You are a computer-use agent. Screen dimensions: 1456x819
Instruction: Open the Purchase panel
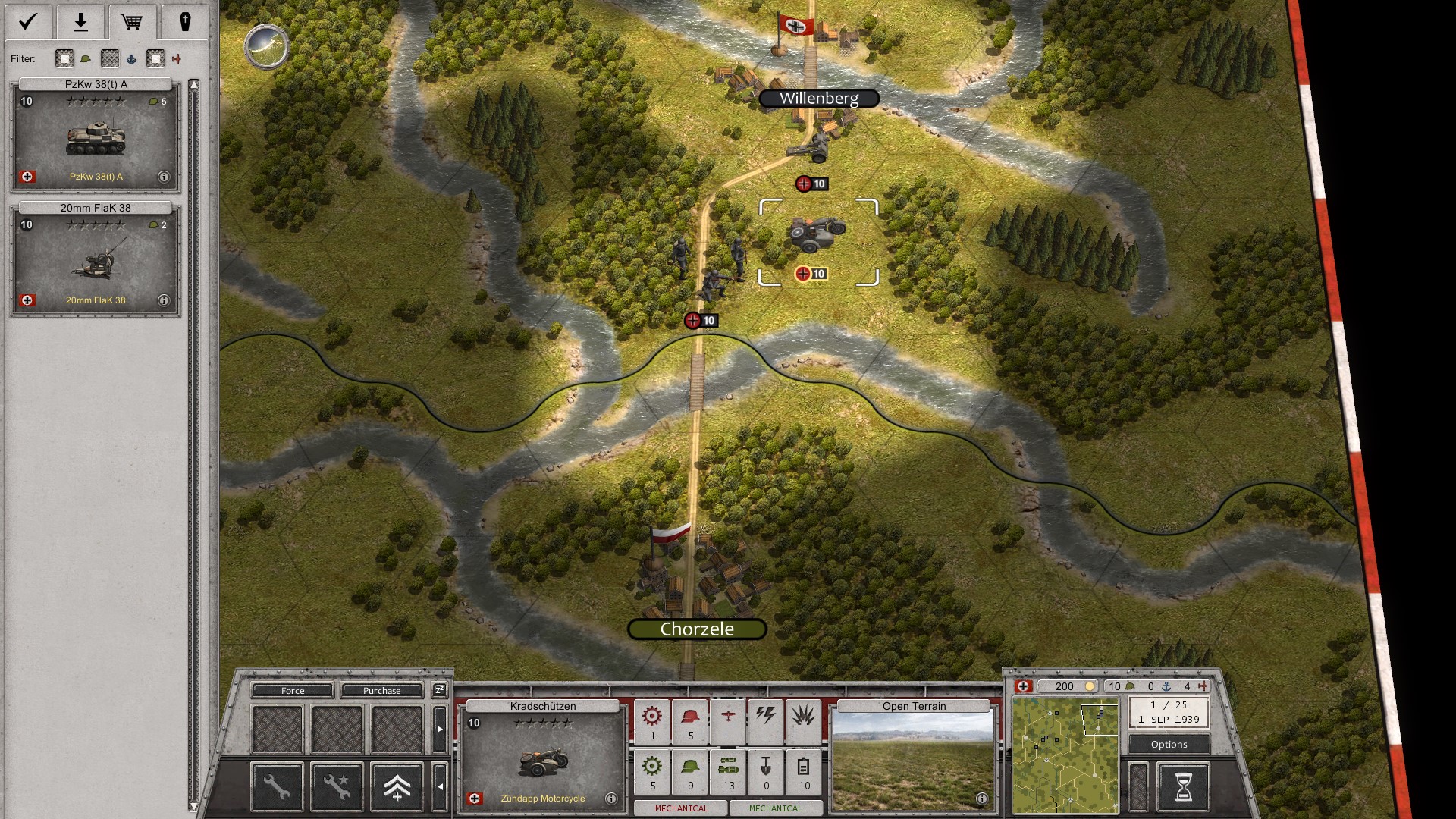coord(381,691)
